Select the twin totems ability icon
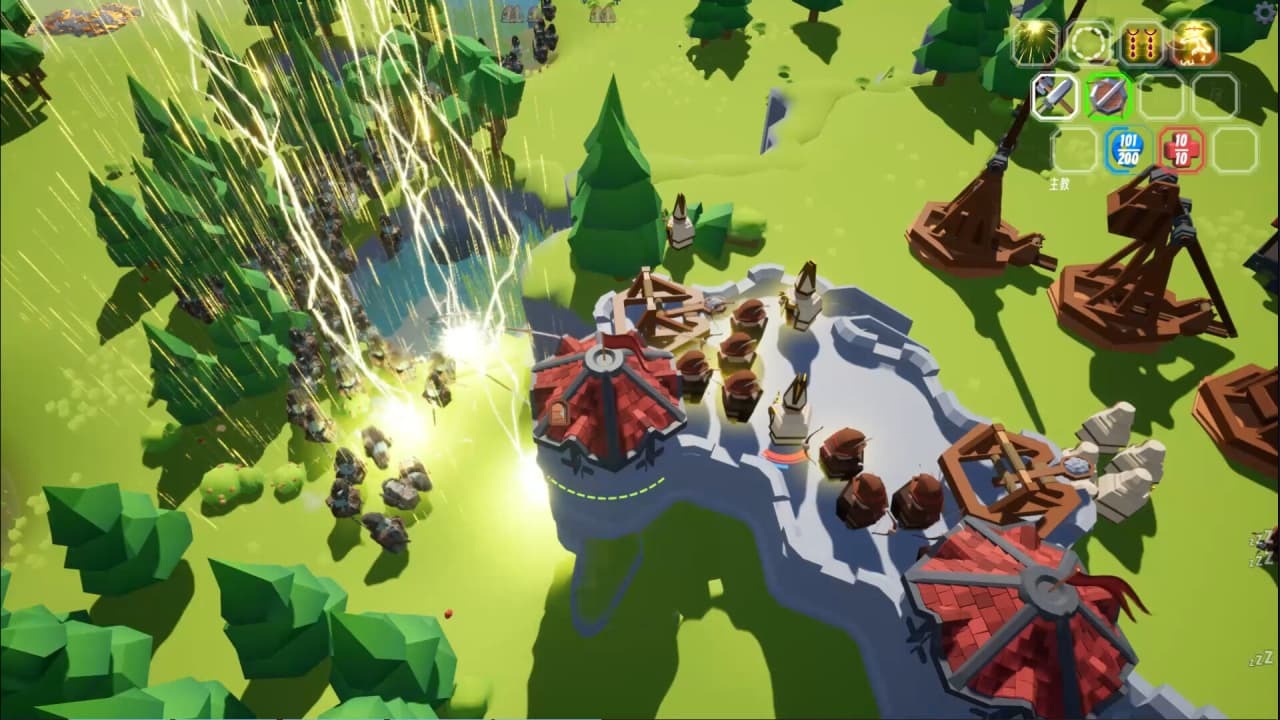1280x720 pixels. click(x=1139, y=43)
